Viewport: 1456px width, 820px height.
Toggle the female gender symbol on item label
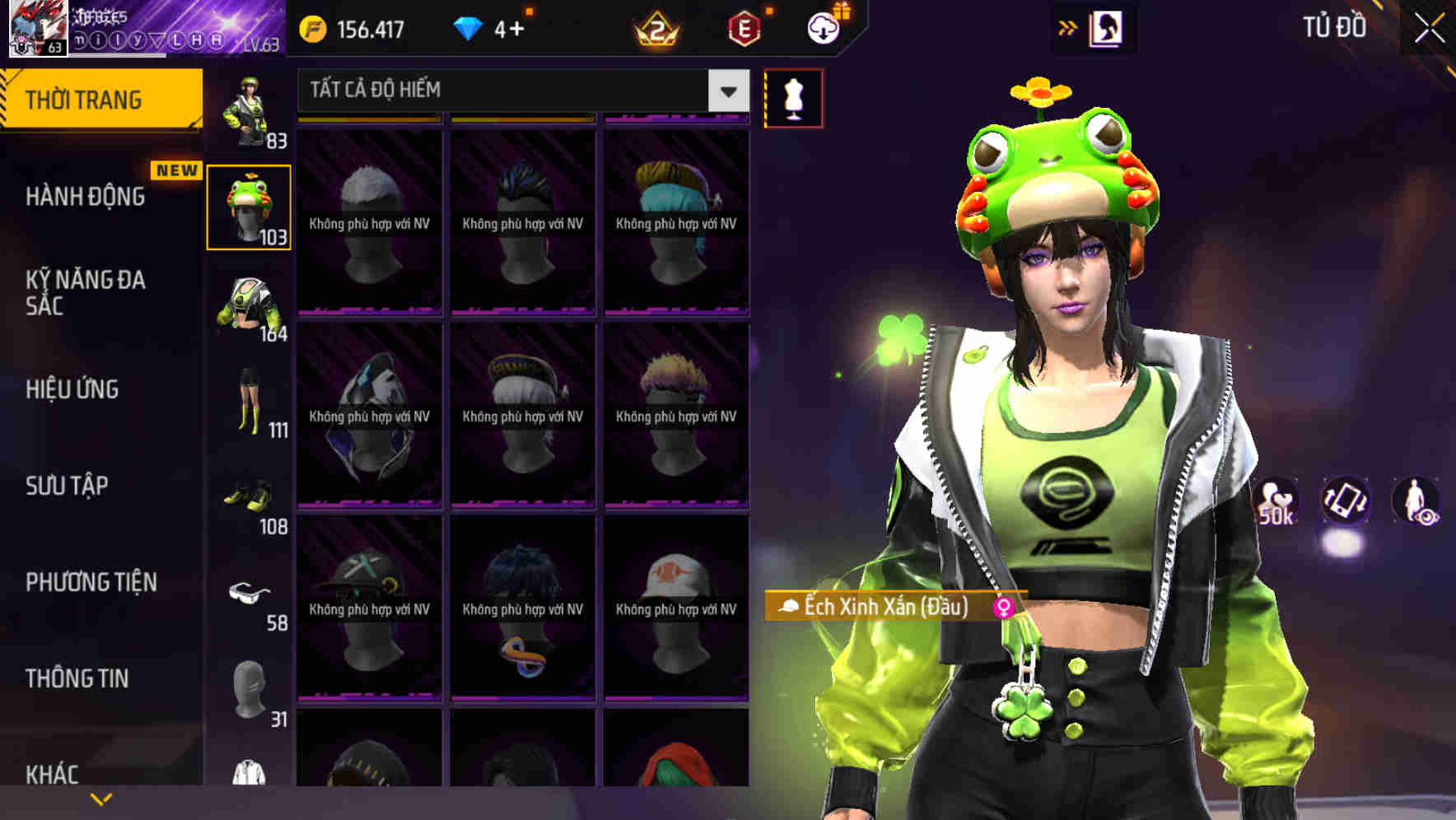click(x=1004, y=608)
